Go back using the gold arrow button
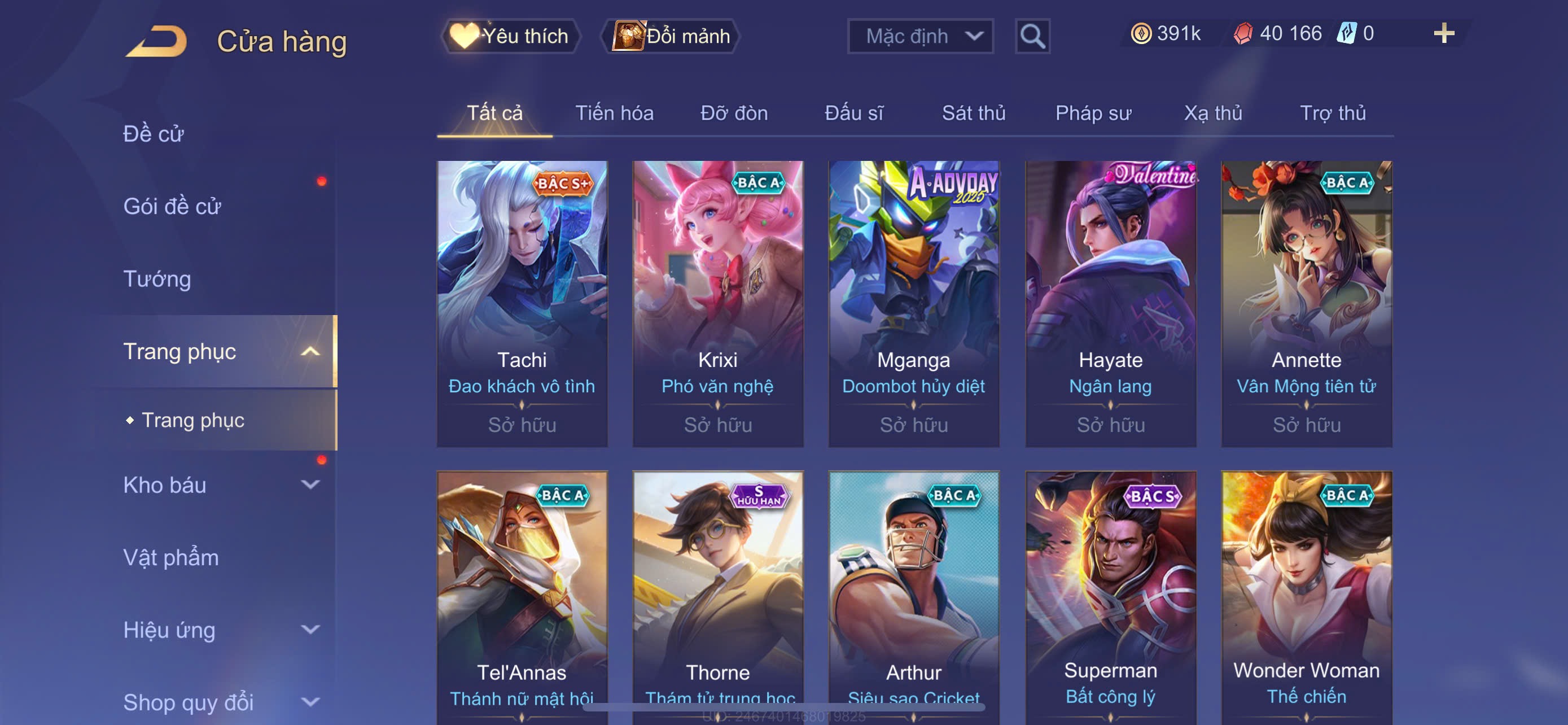The width and height of the screenshot is (1568, 725). (x=157, y=41)
